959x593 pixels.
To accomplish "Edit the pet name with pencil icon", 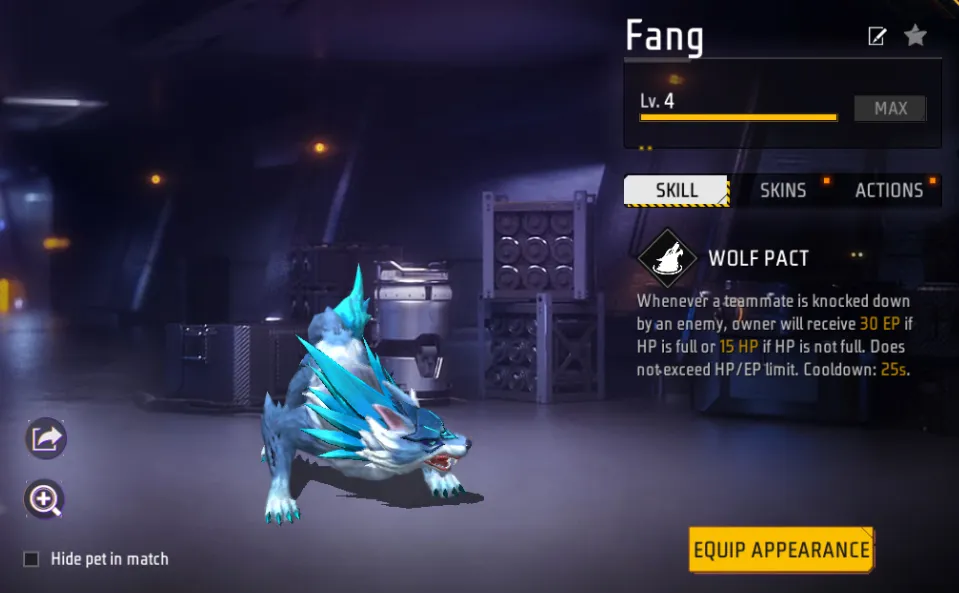I will pyautogui.click(x=877, y=37).
